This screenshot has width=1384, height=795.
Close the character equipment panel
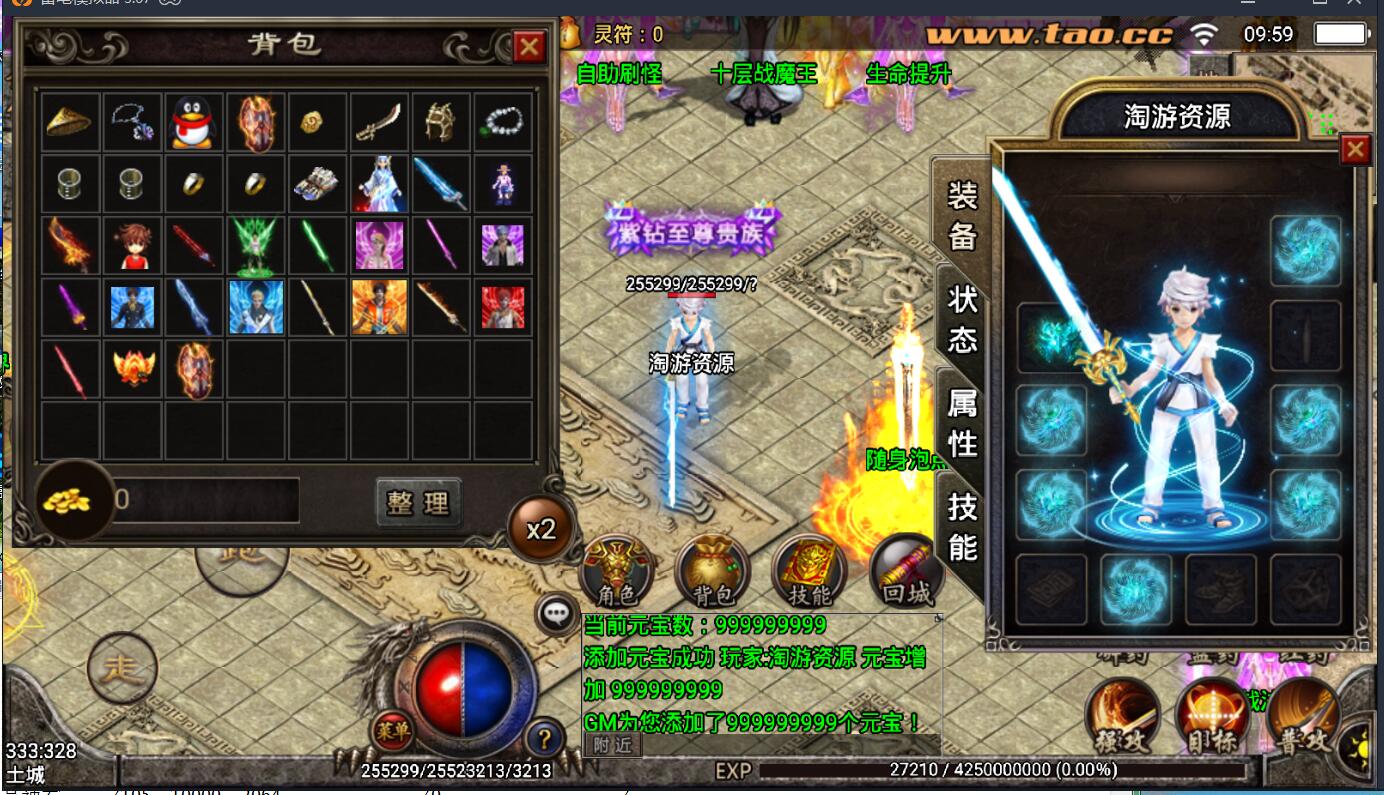(x=1355, y=150)
